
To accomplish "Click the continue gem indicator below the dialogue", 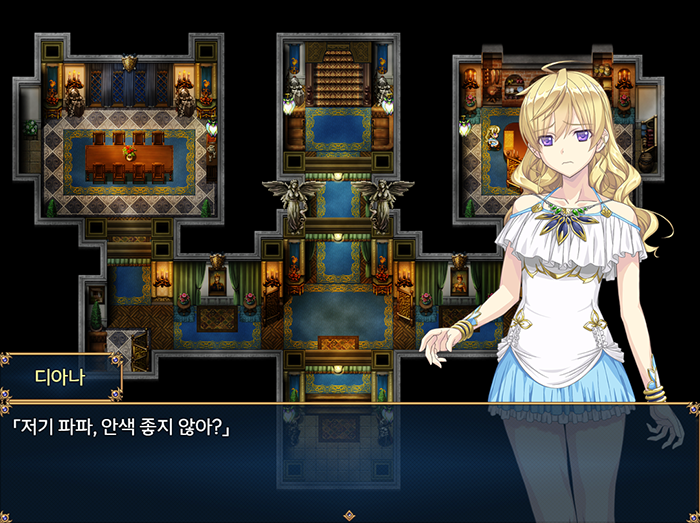I will click(349, 515).
